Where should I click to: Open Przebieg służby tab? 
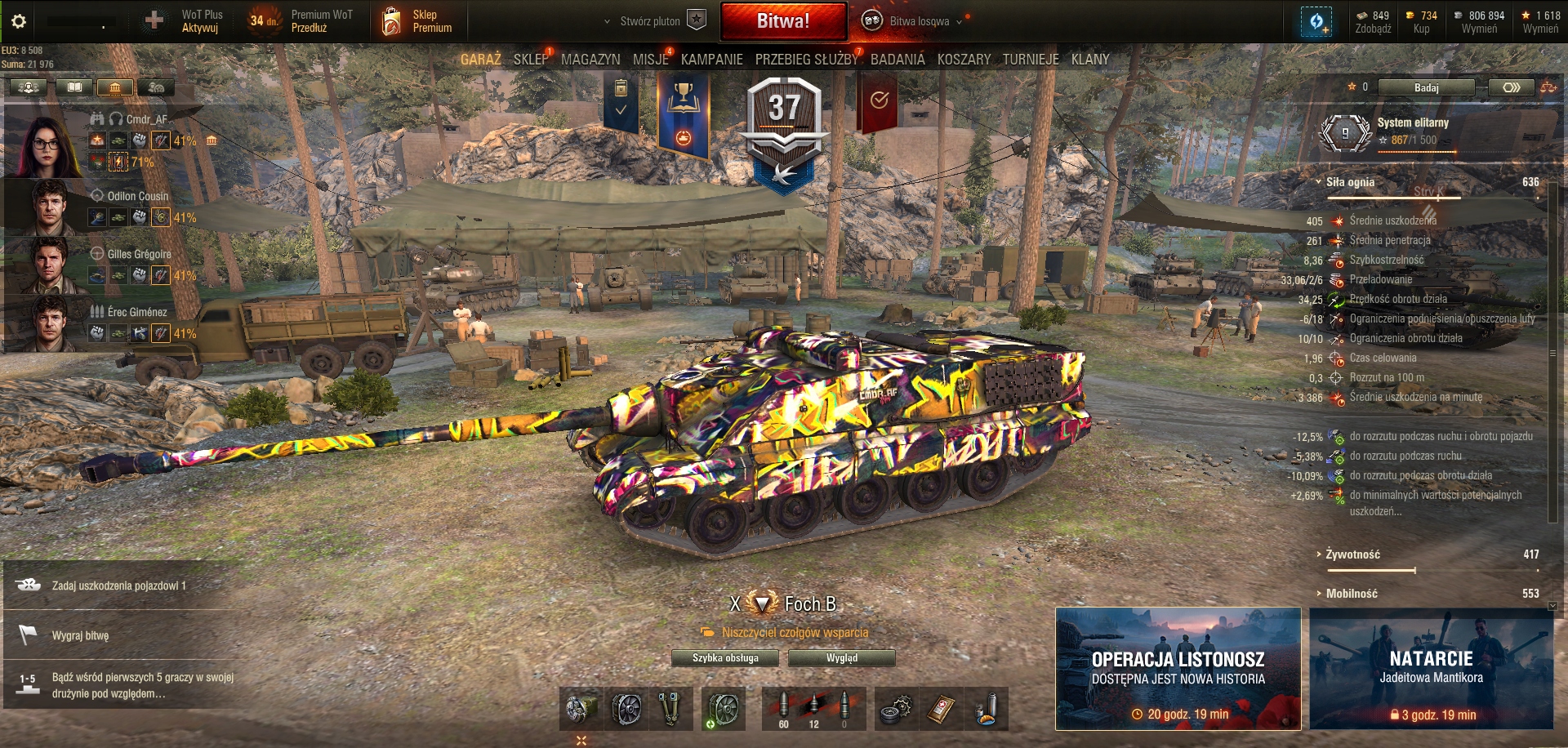pos(806,60)
